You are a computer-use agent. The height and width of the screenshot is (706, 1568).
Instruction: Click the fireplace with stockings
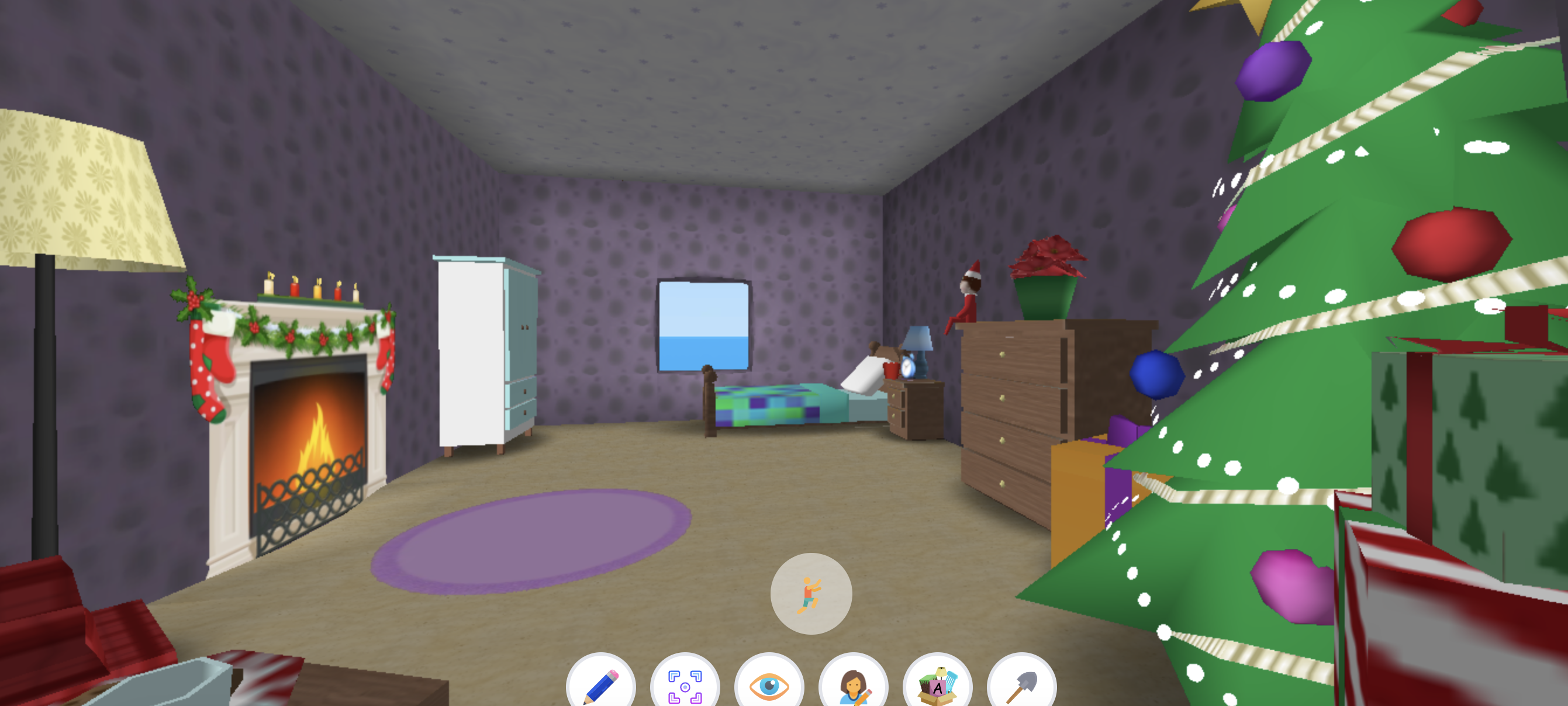(x=298, y=426)
